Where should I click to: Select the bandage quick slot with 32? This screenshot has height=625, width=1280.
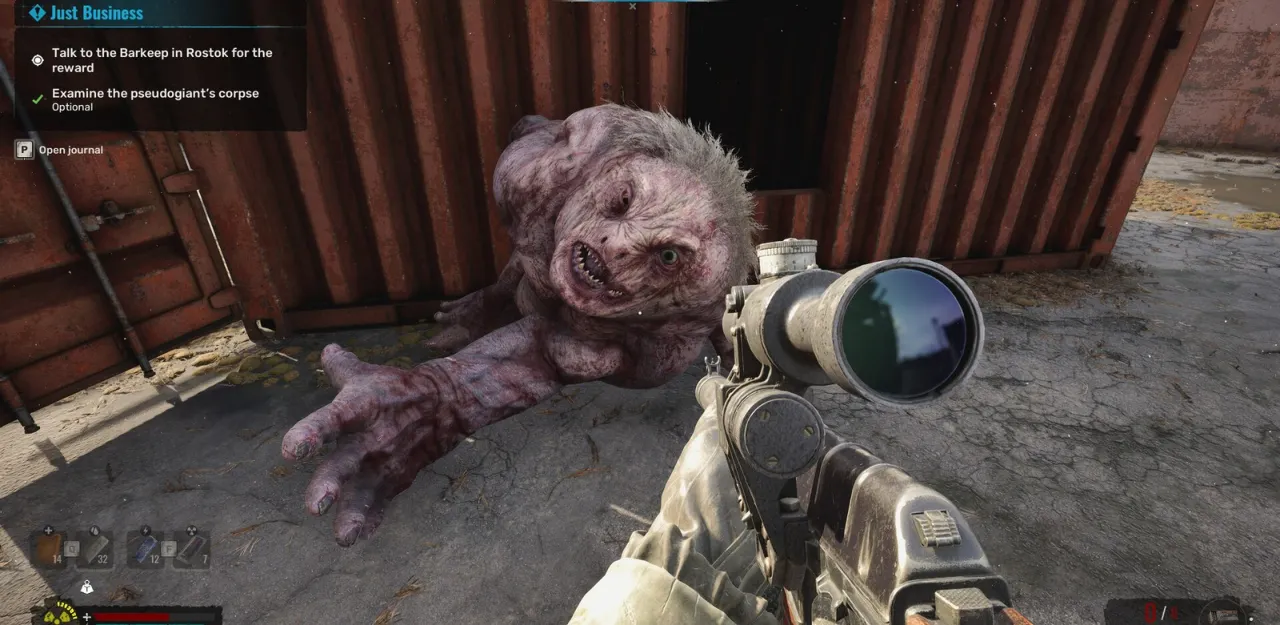95,550
